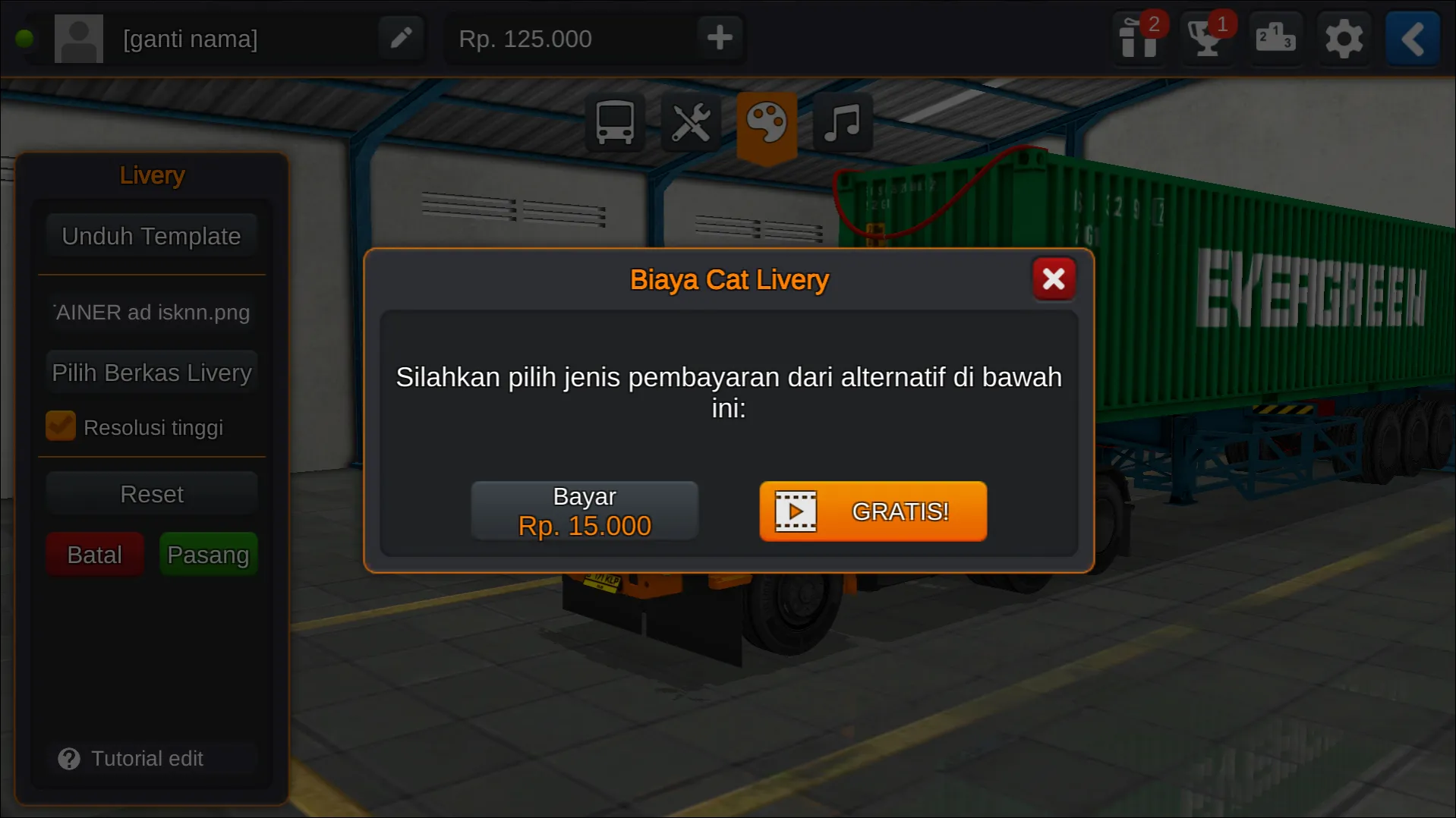View the trophy achievements icon
Viewport: 1456px width, 818px height.
(x=1206, y=38)
